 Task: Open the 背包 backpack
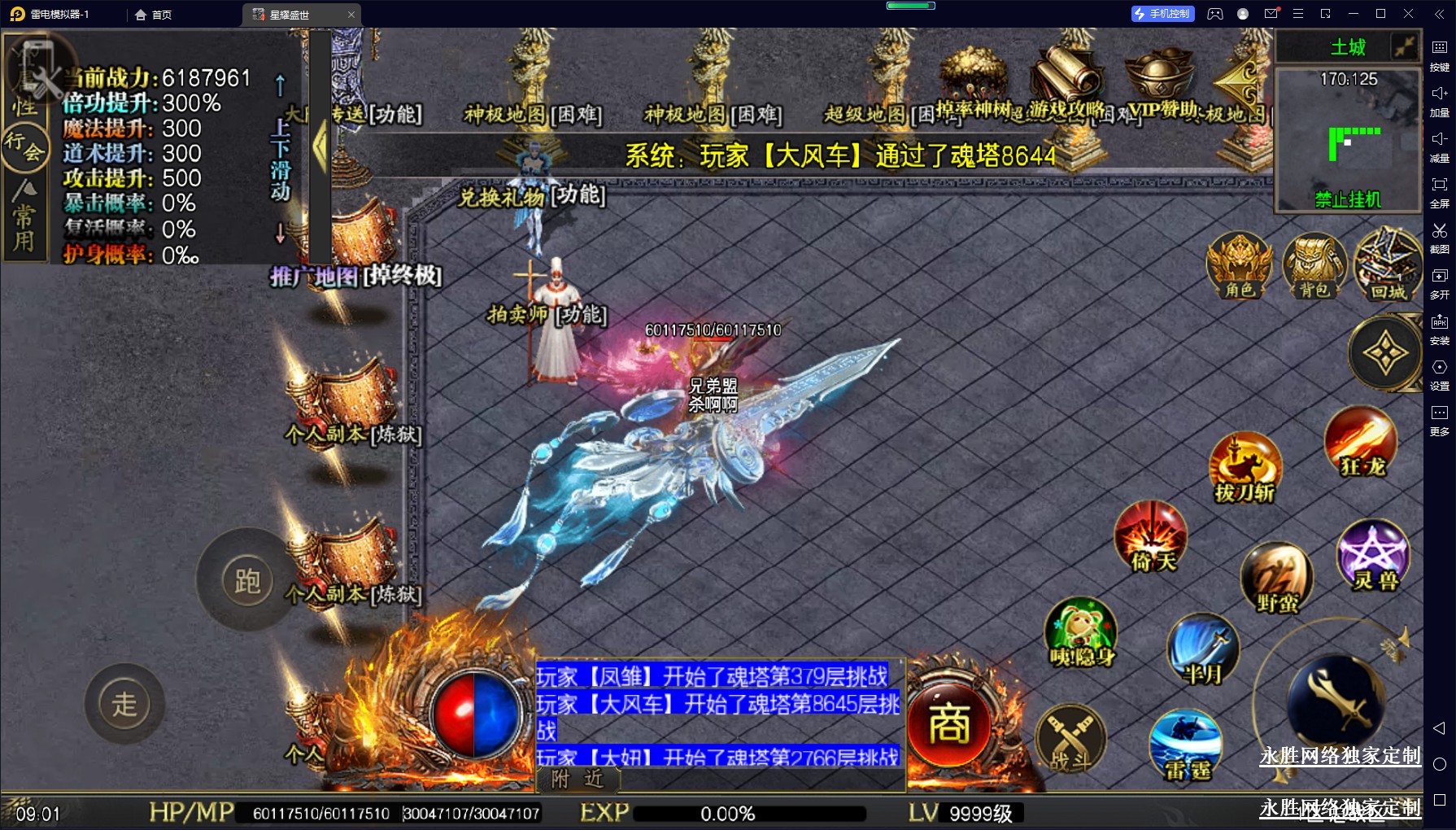coord(1313,264)
